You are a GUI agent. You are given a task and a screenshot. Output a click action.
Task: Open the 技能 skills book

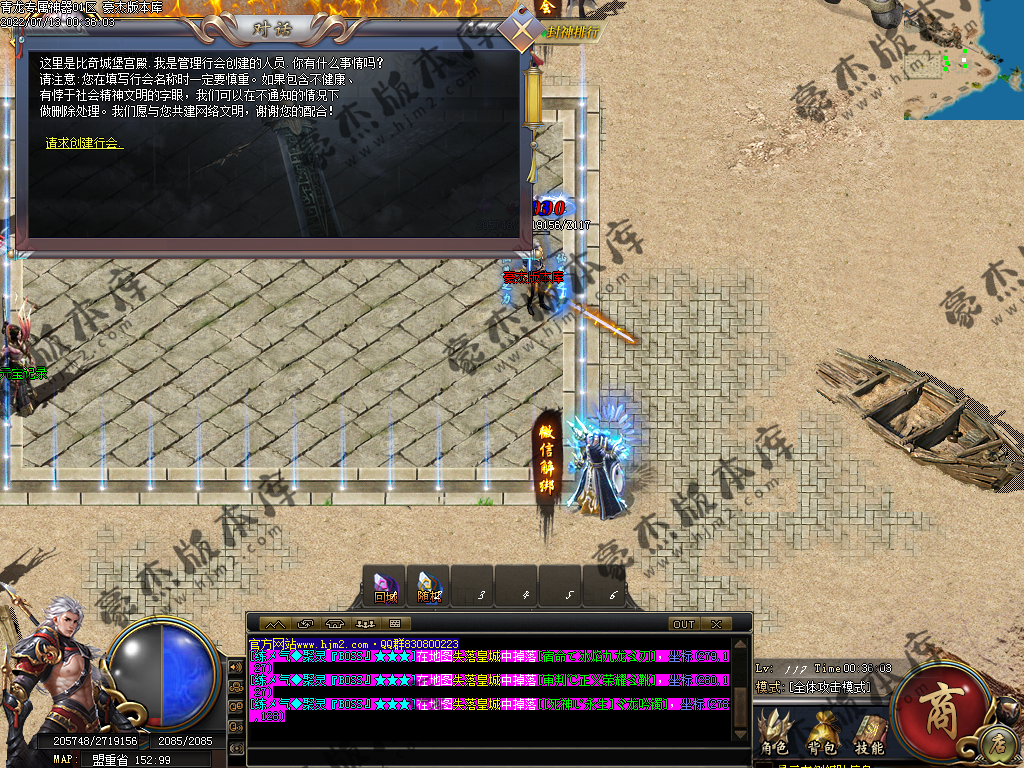click(869, 733)
